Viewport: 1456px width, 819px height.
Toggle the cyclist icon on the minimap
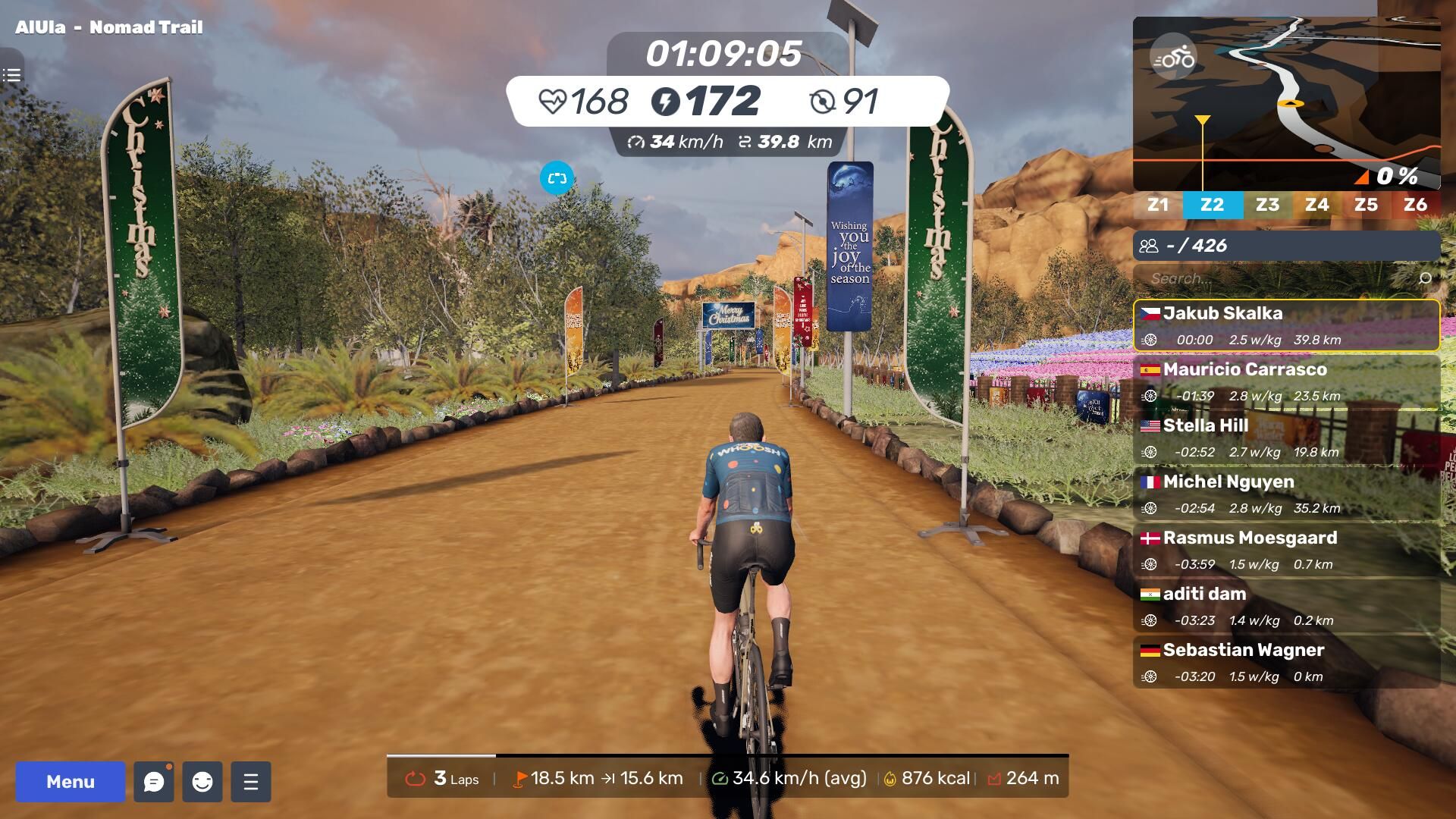pyautogui.click(x=1173, y=58)
